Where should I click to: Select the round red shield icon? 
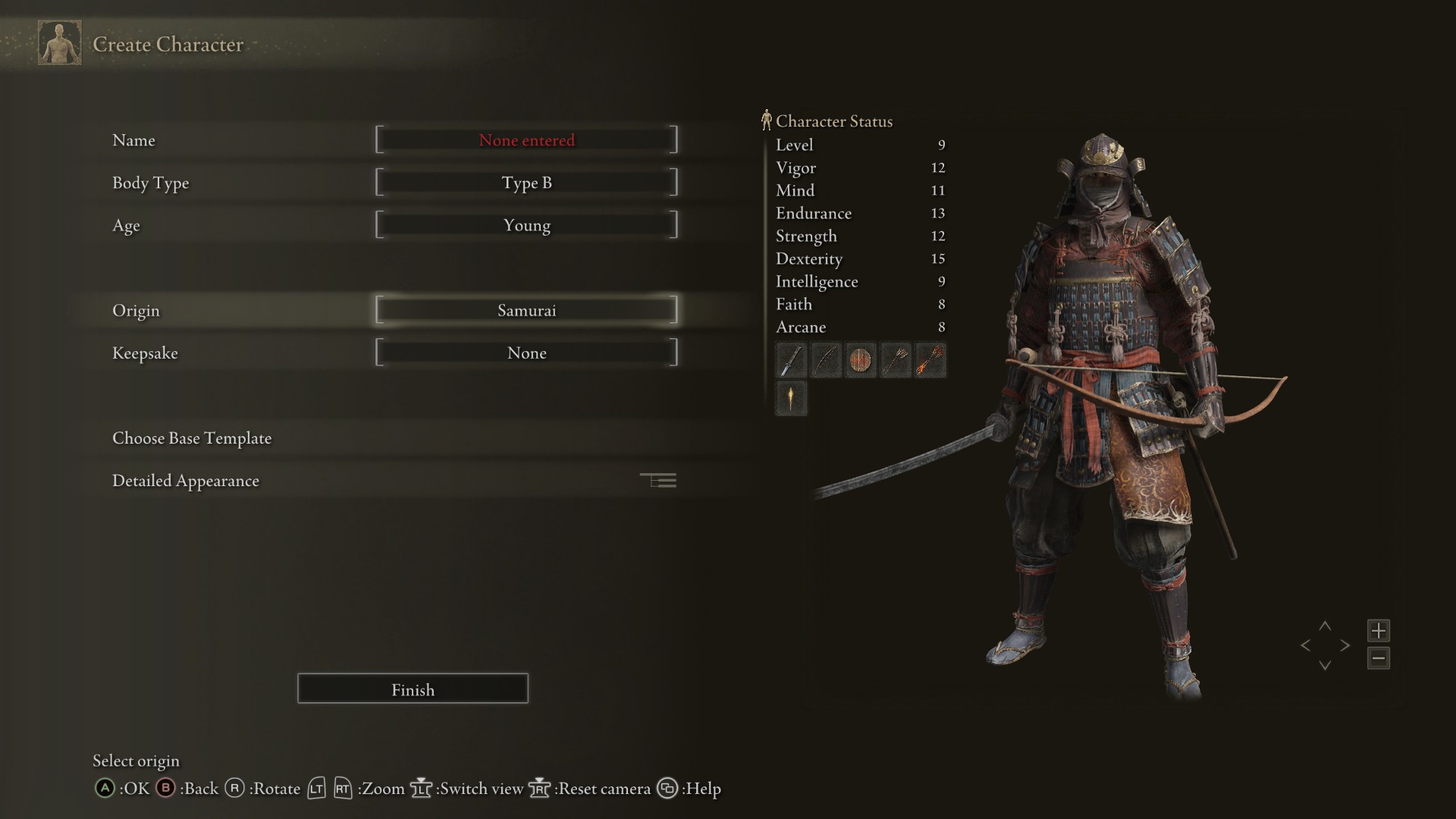pos(860,360)
